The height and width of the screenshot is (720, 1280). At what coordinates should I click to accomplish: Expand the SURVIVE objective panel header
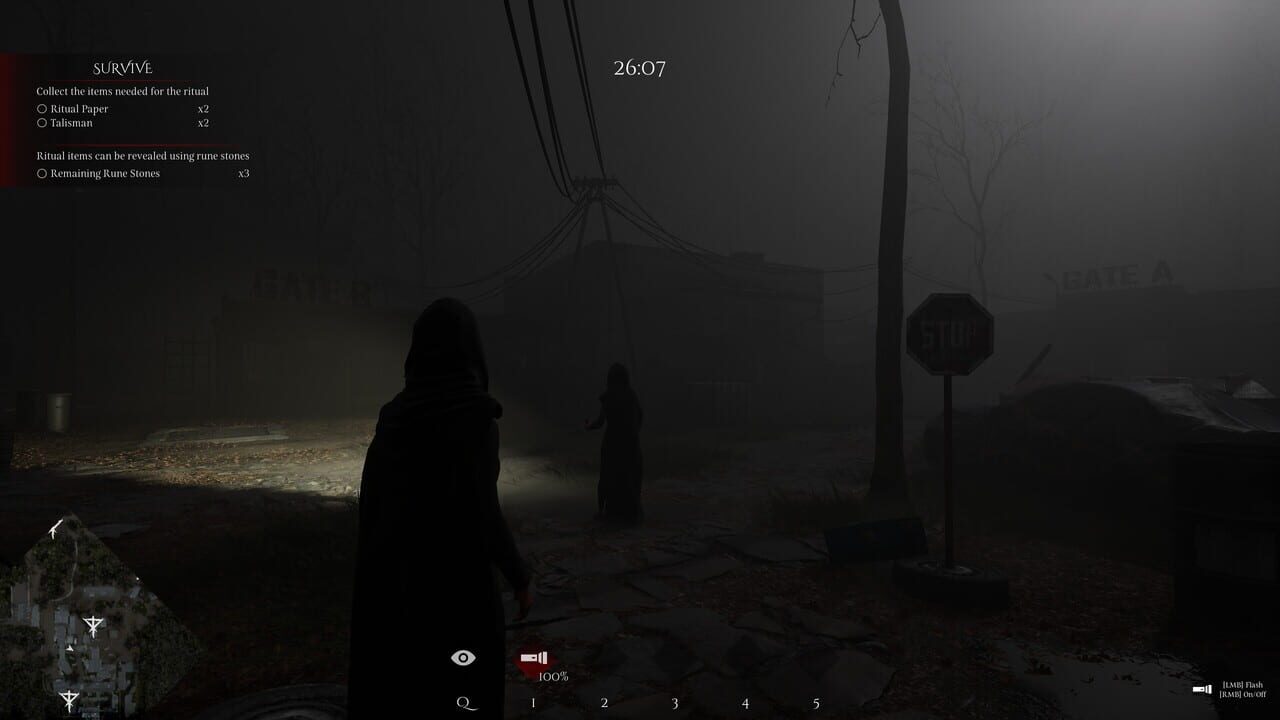pyautogui.click(x=122, y=67)
